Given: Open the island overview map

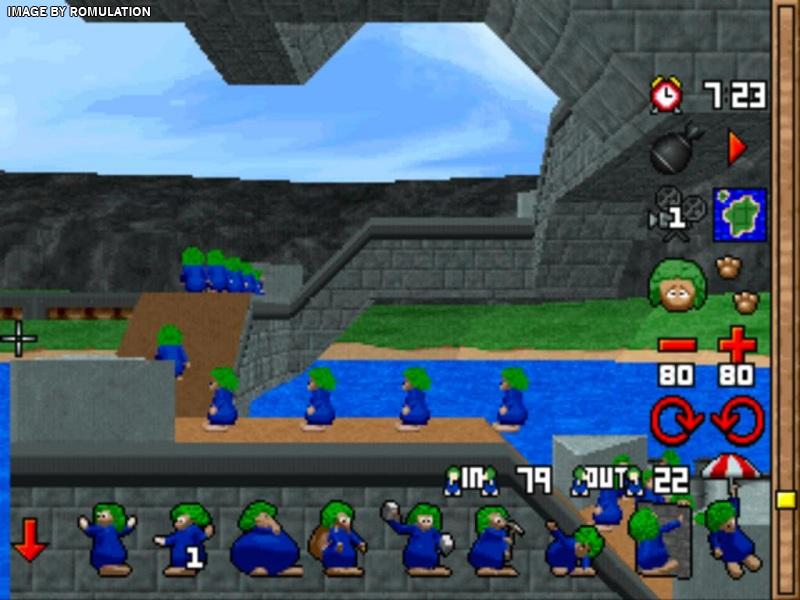Looking at the screenshot, I should 739,214.
